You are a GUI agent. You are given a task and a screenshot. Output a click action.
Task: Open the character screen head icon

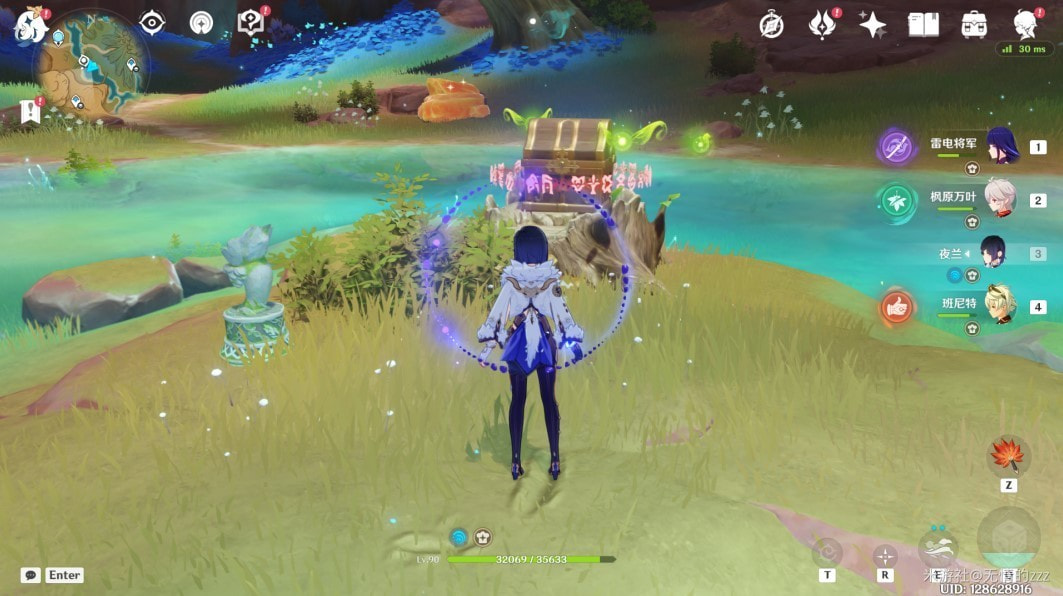coord(1025,25)
